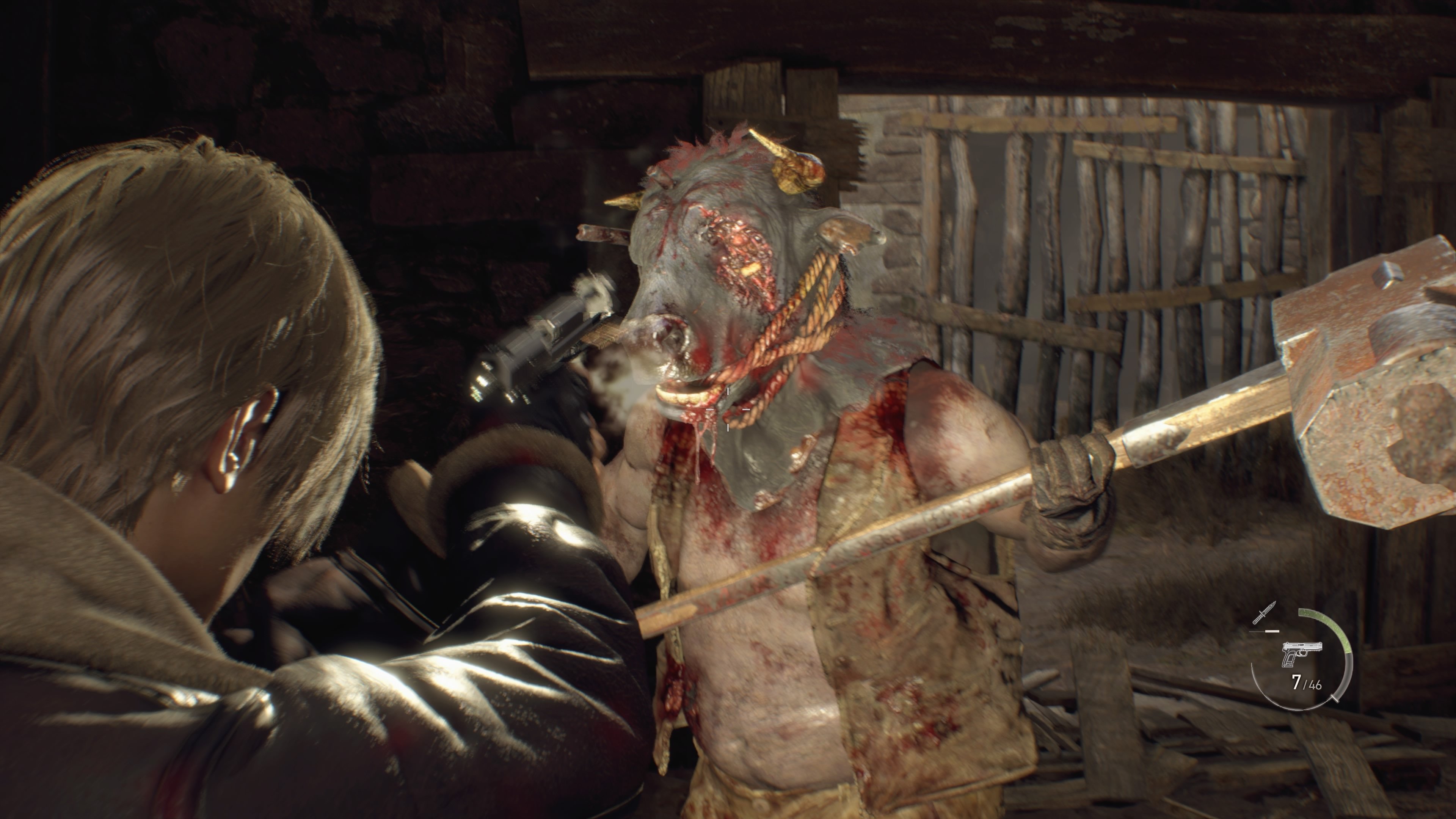Click the combat knife icon above the HUD
This screenshot has width=1456, height=819.
click(1265, 612)
